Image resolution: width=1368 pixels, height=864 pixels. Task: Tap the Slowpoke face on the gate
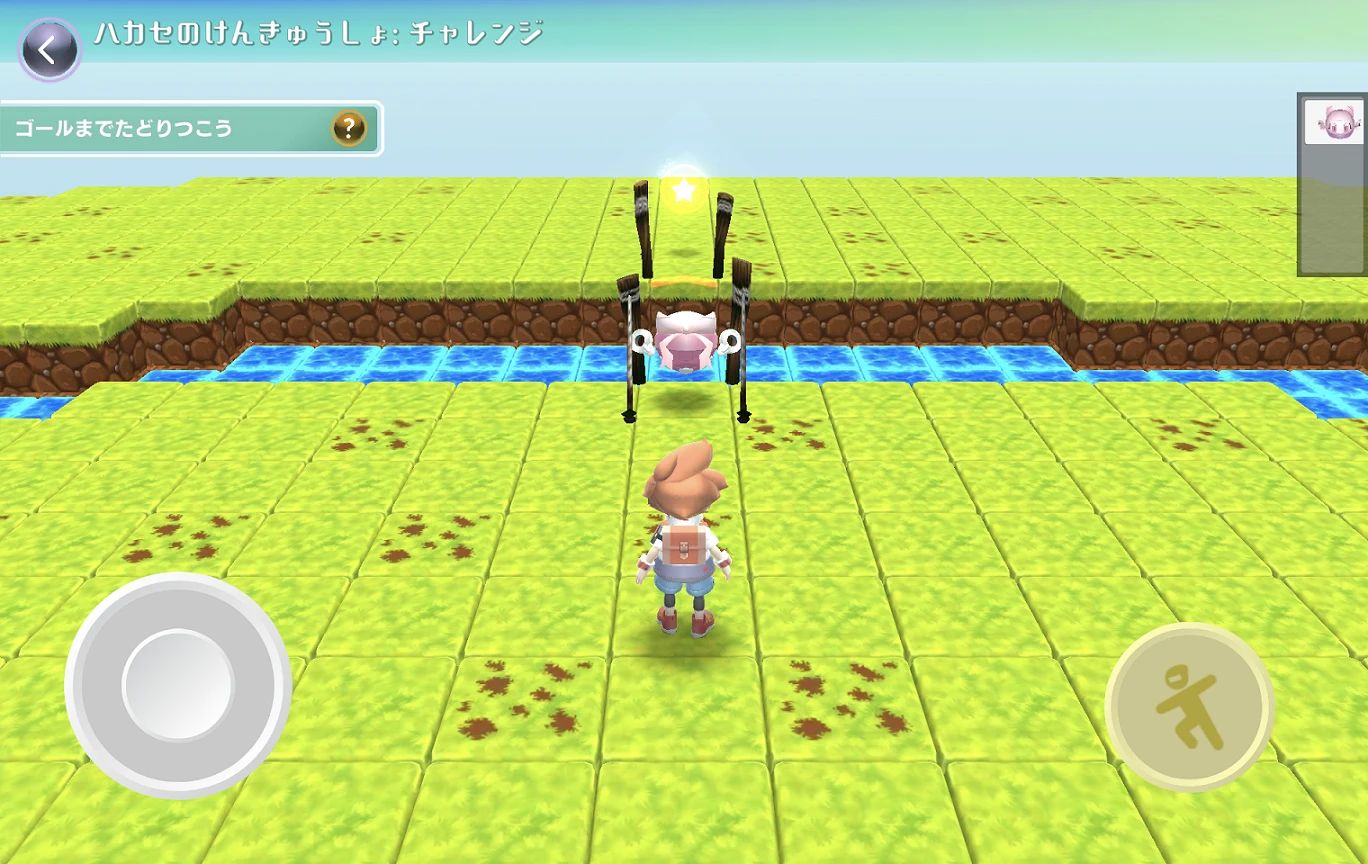(685, 337)
